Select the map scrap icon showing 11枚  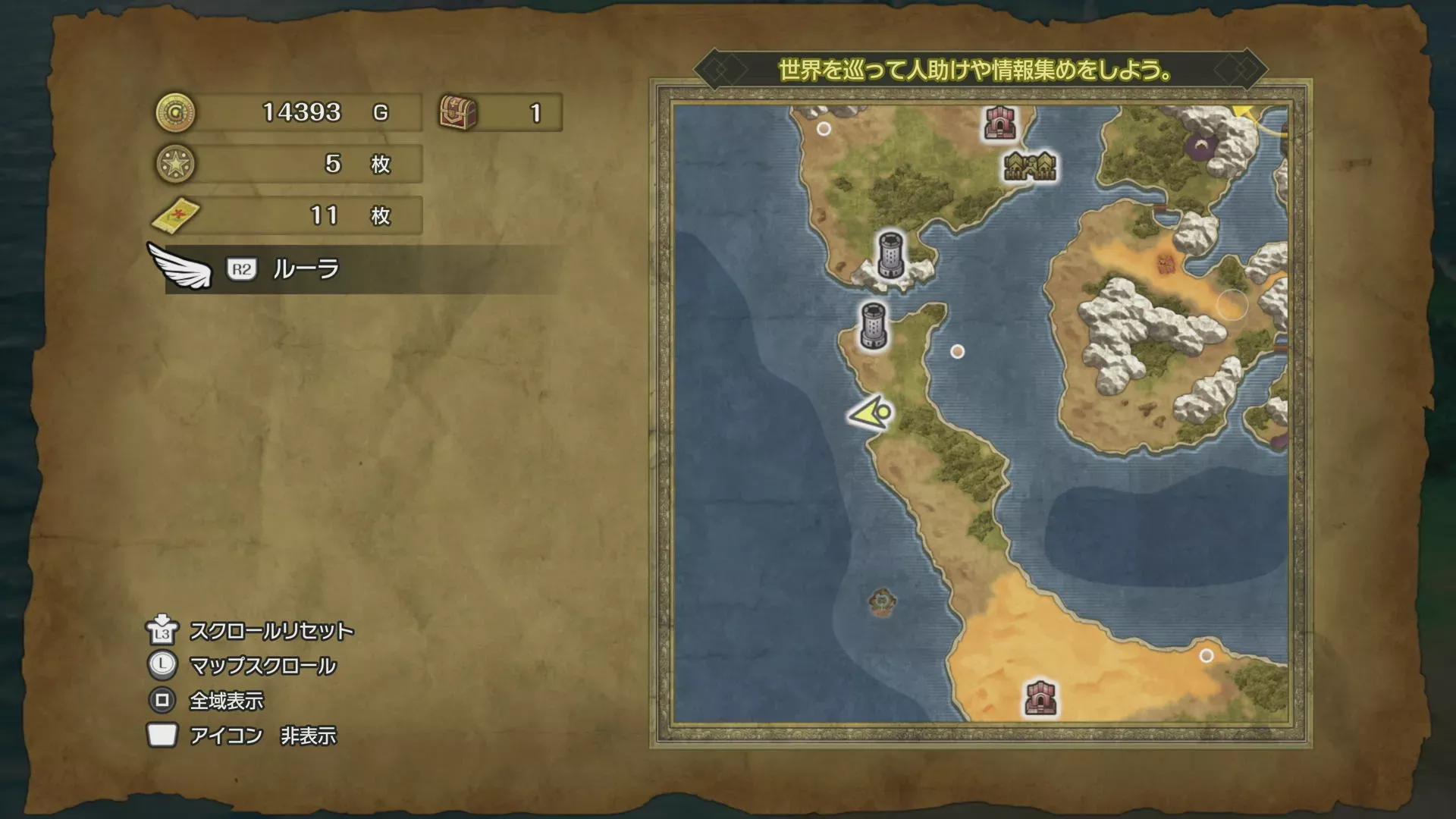(x=176, y=215)
